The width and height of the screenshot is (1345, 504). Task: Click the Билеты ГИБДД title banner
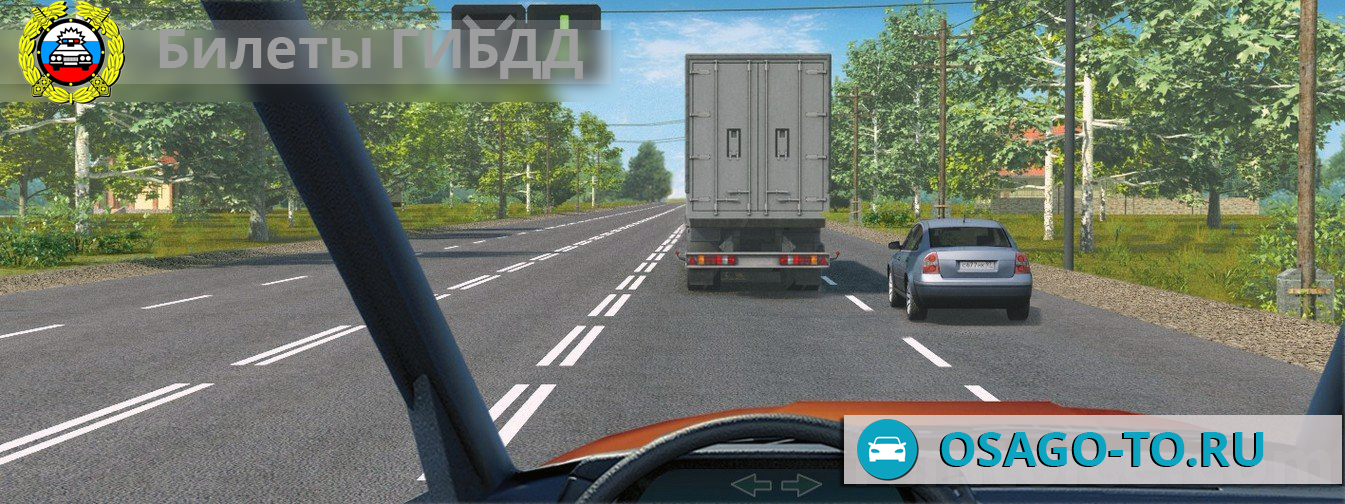[370, 52]
